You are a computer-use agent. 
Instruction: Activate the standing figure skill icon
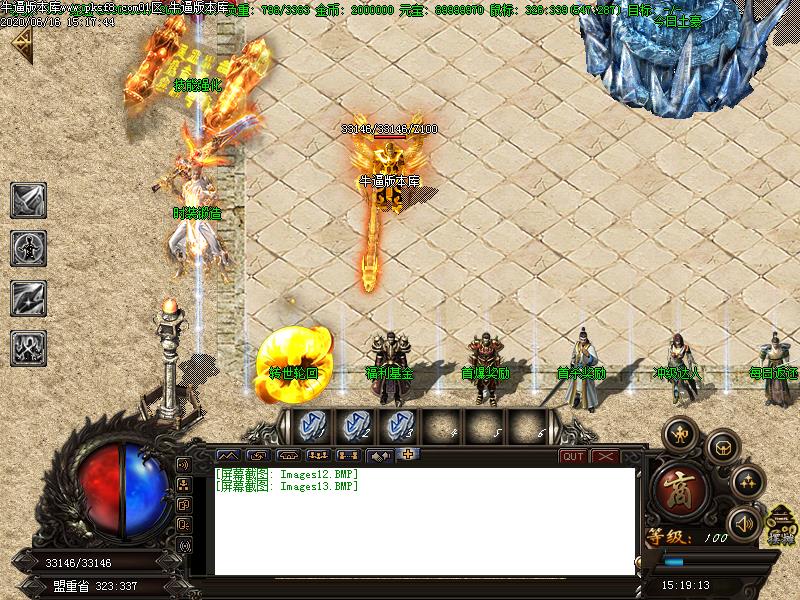[27, 248]
